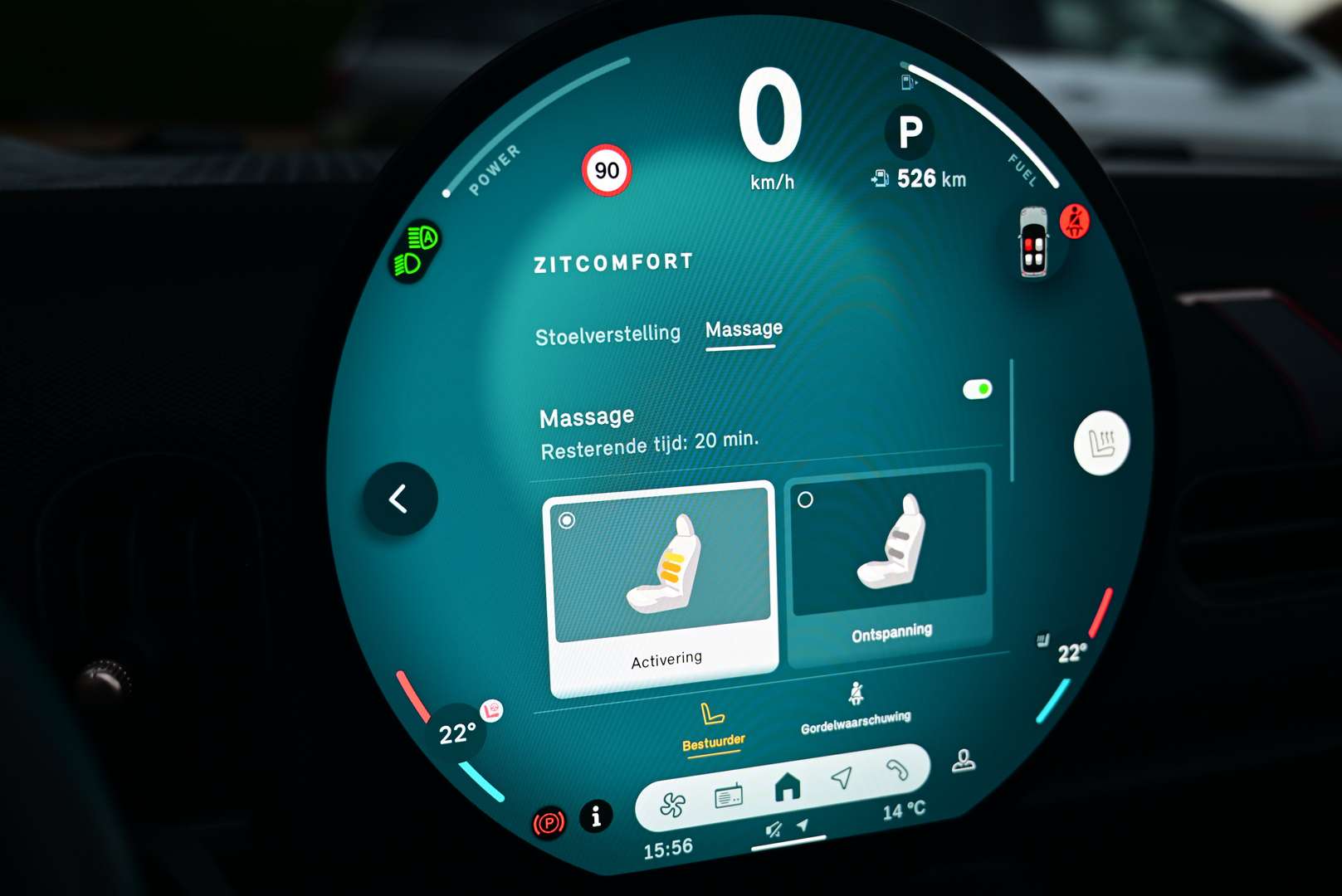Toggle the Massage on/off switch
Screen dimensions: 1342x896
977,389
